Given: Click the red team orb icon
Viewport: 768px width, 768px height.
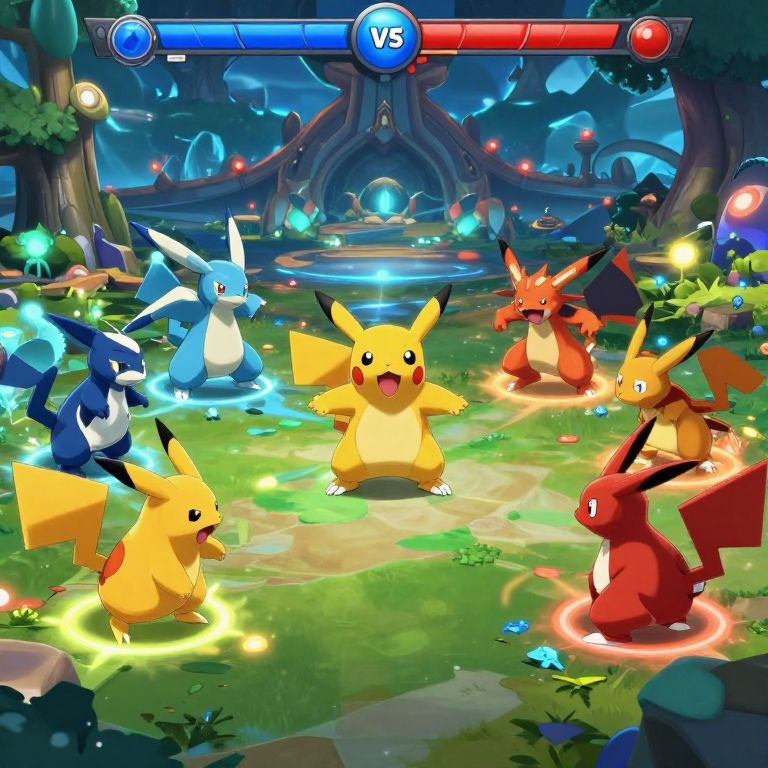Looking at the screenshot, I should pyautogui.click(x=649, y=39).
